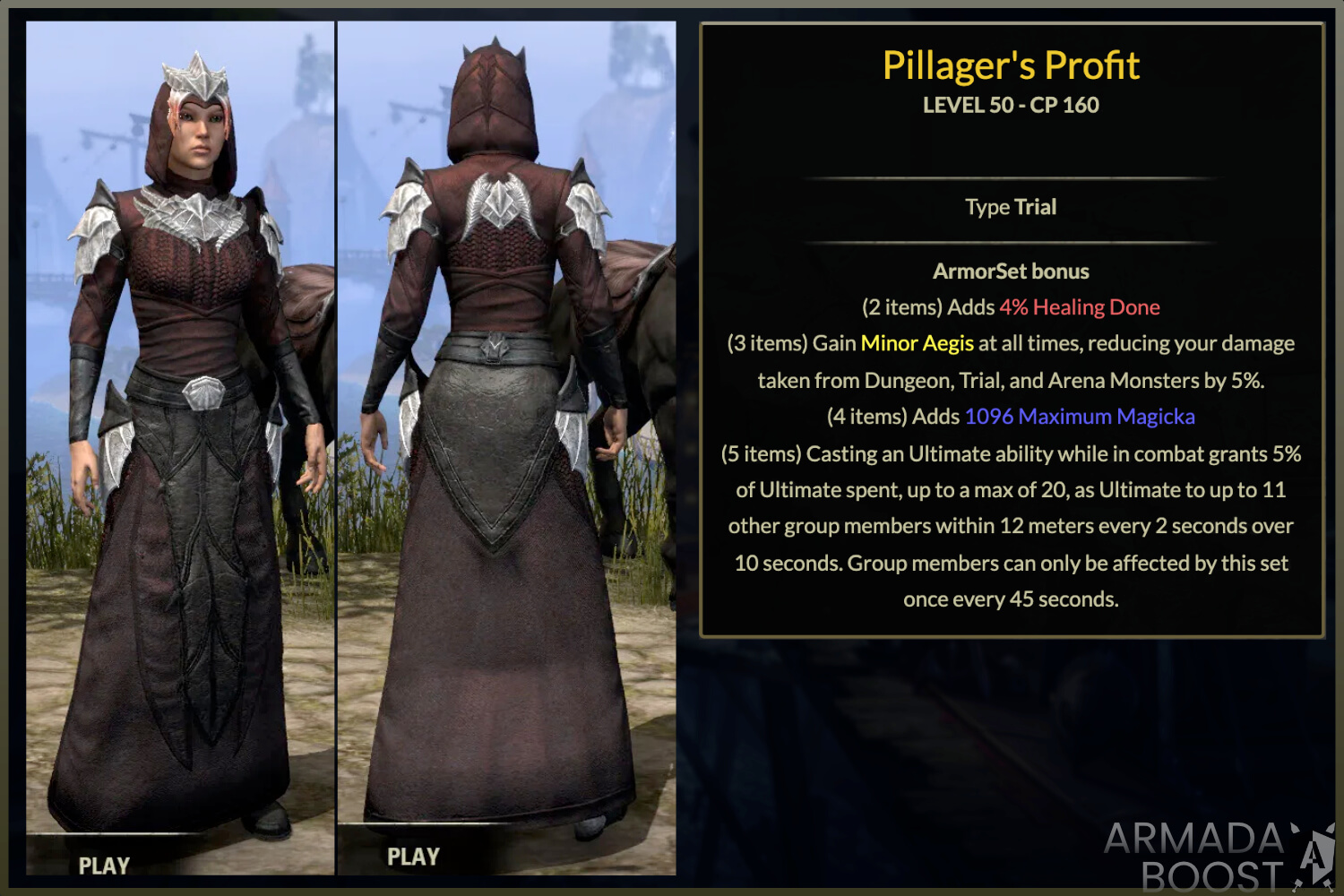Click the 'LEVEL 50 - CP 160' text
The image size is (1344, 896).
click(x=1010, y=105)
